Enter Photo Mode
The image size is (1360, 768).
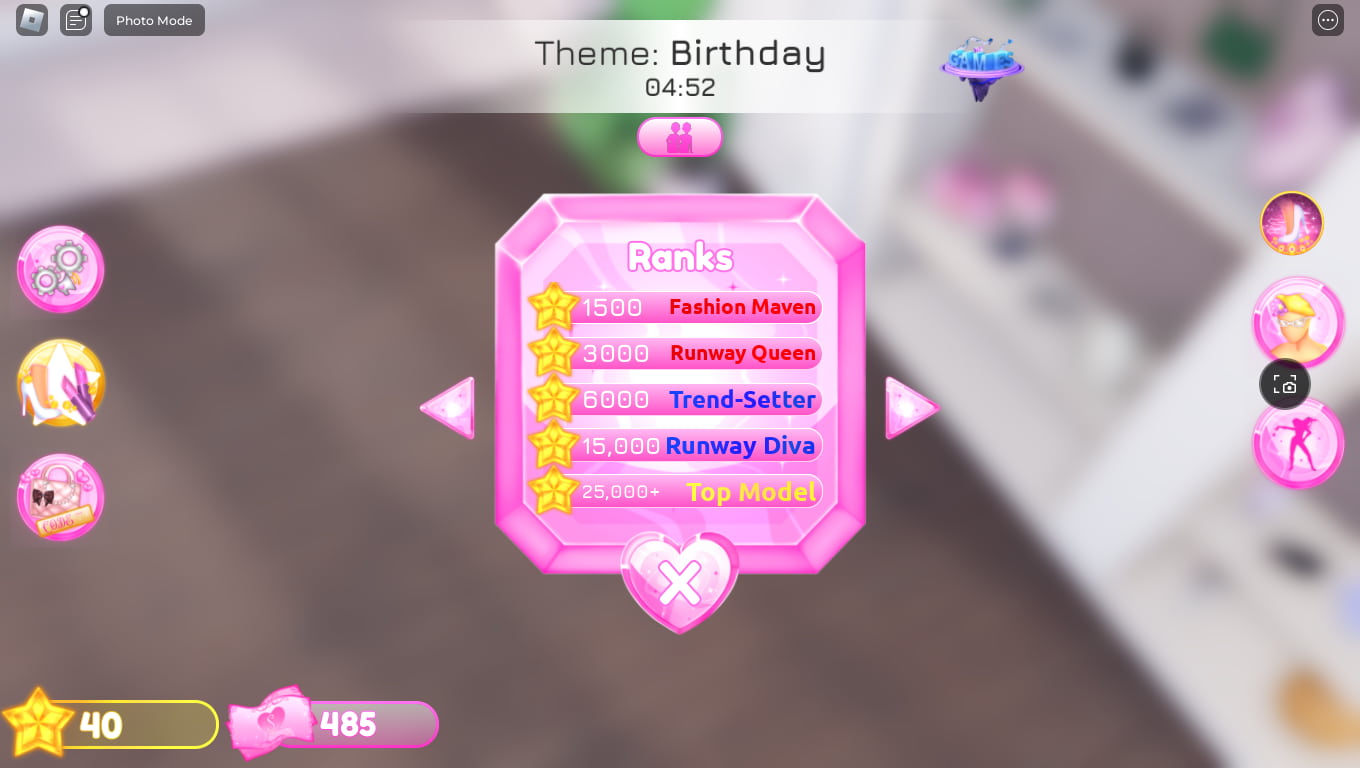pos(154,20)
